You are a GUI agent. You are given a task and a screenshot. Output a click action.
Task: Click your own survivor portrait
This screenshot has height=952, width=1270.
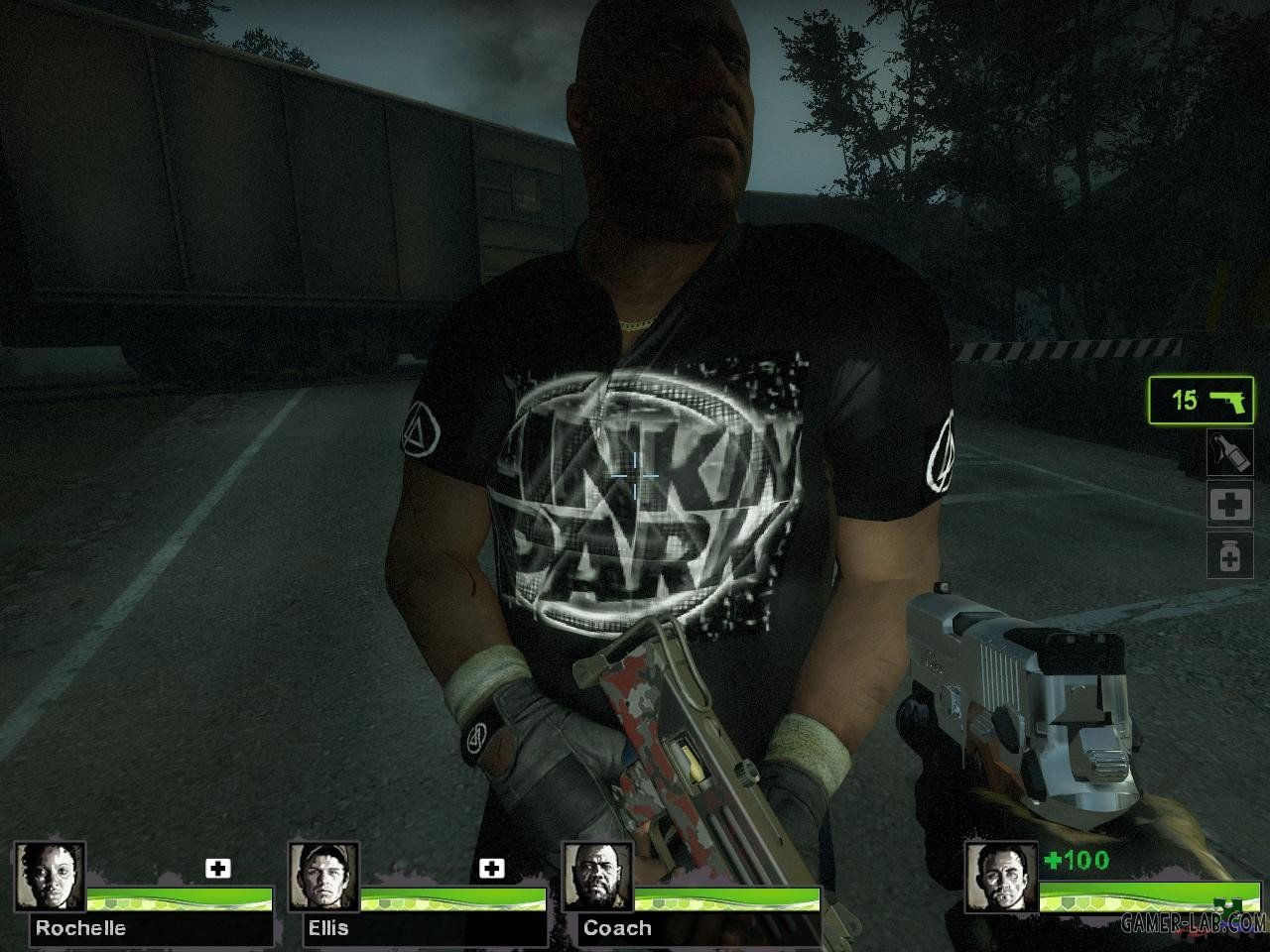[1001, 878]
